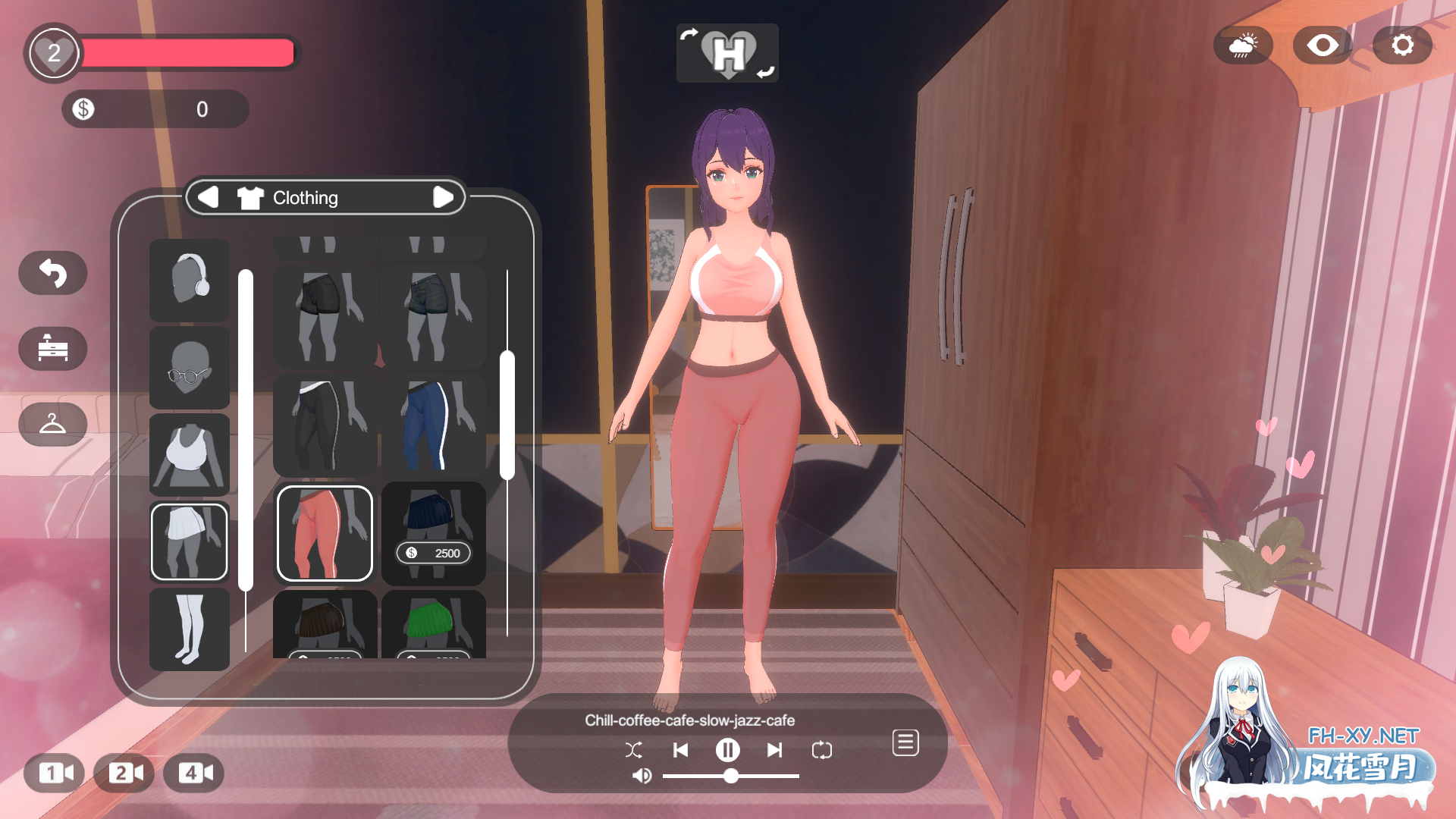Toggle the H pose heart button
Viewport: 1456px width, 819px height.
tap(726, 52)
